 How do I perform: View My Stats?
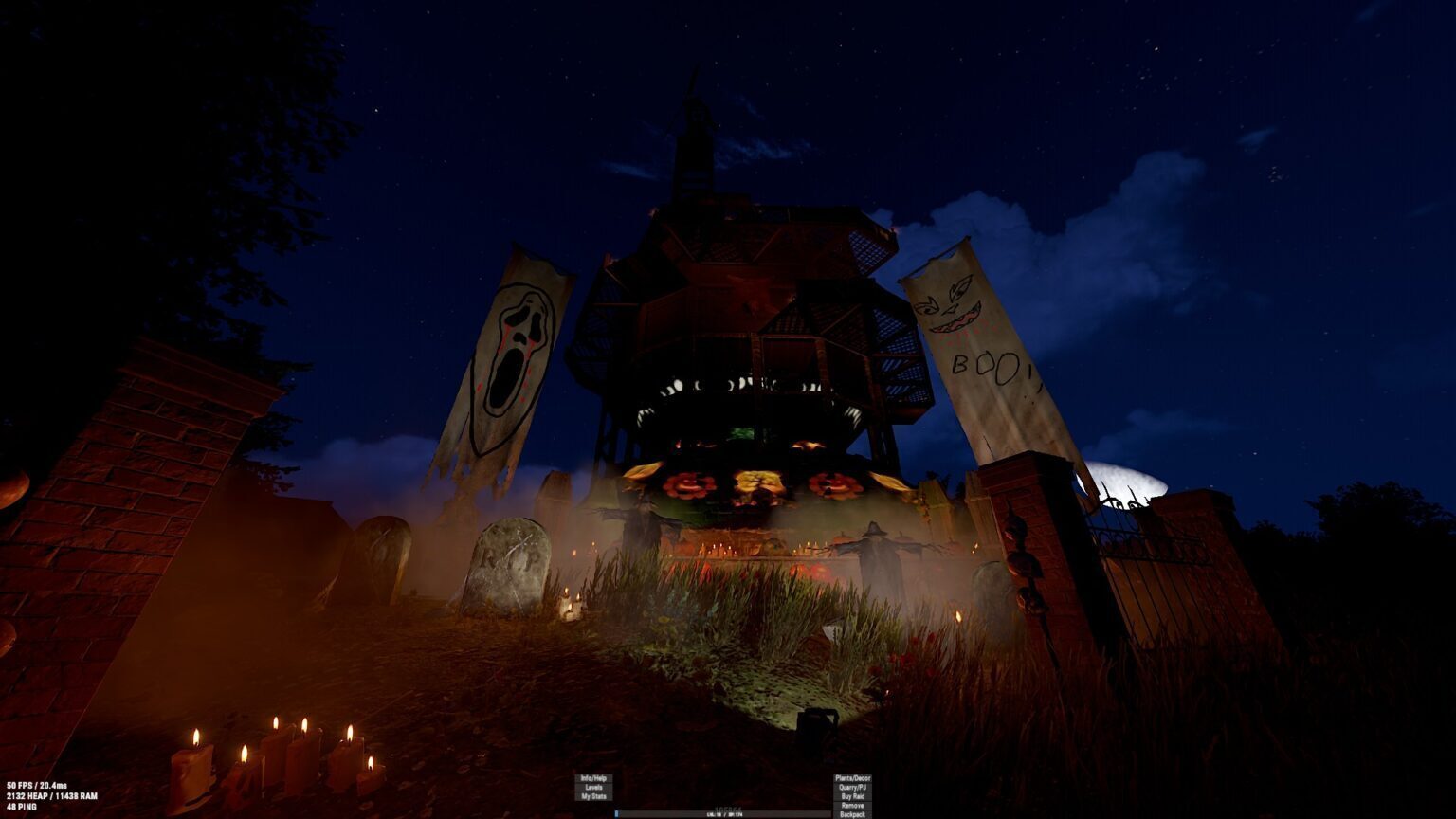pyautogui.click(x=593, y=797)
